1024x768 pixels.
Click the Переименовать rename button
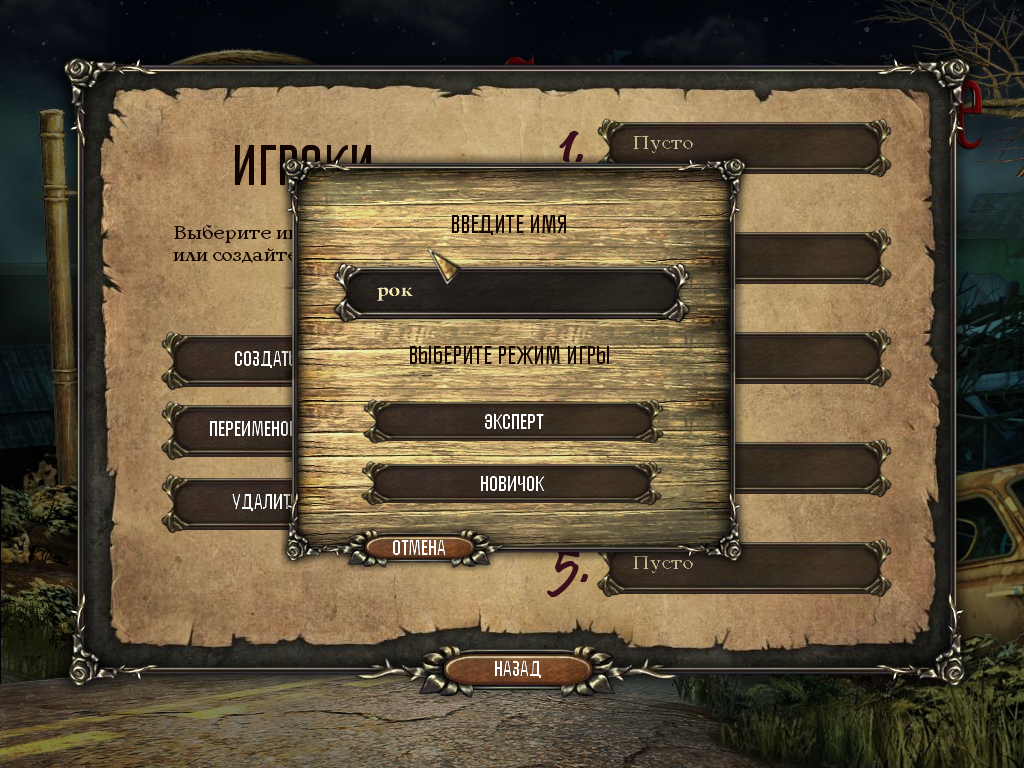232,430
